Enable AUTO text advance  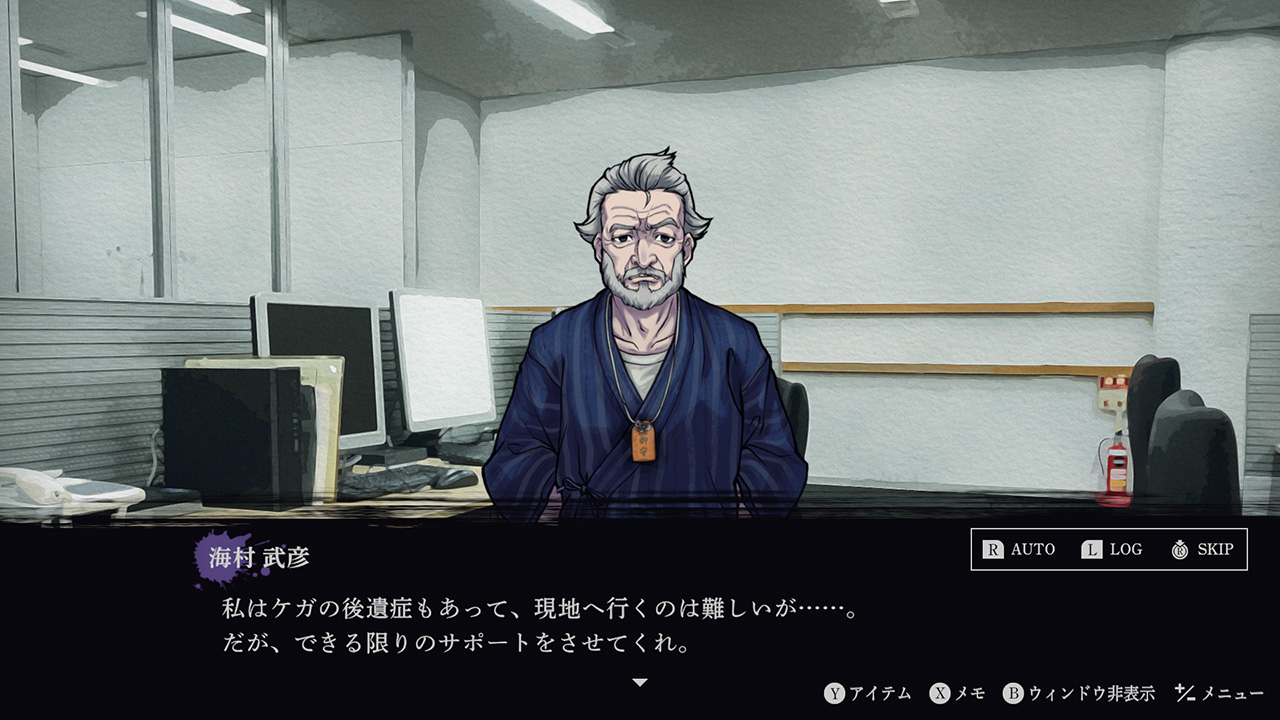[x=1019, y=549]
